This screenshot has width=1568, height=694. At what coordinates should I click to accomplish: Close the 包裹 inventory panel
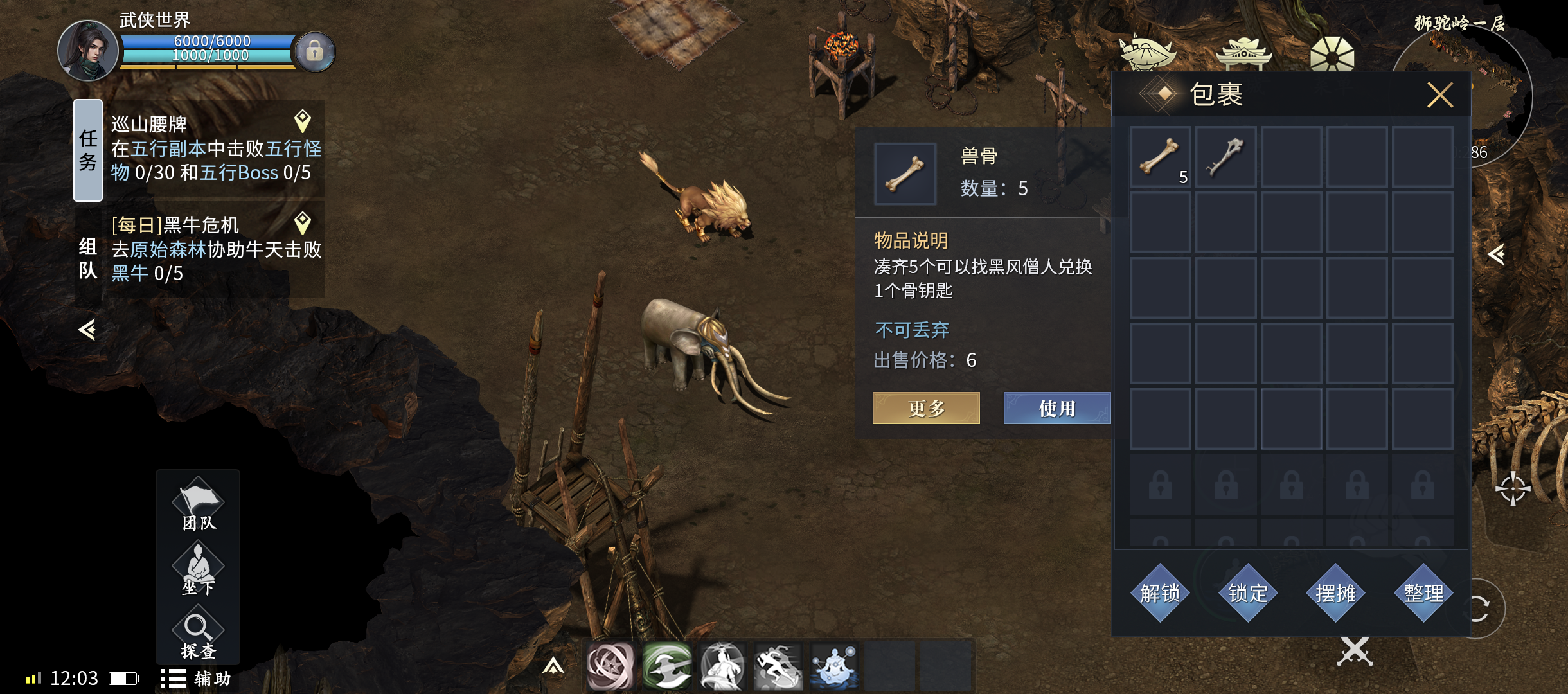[1439, 95]
